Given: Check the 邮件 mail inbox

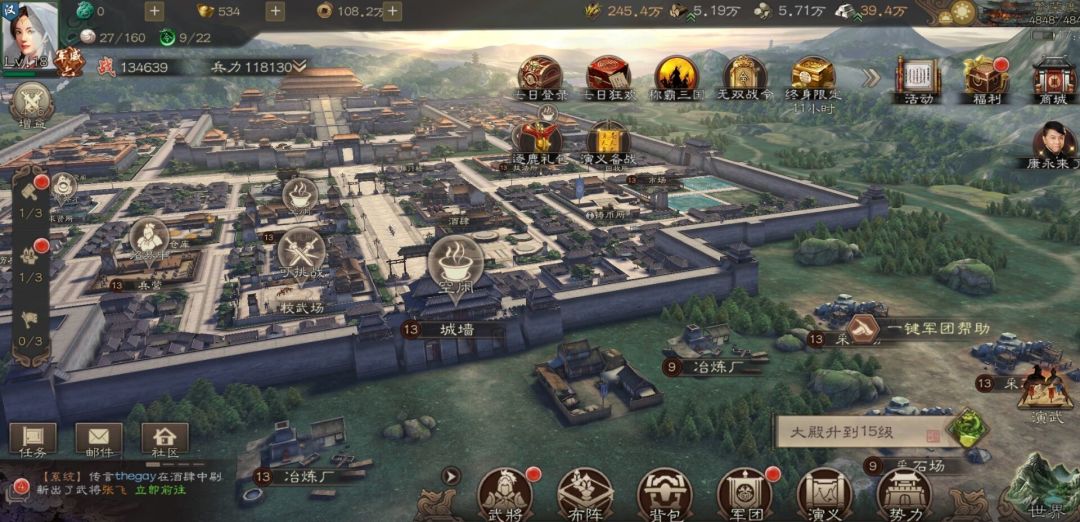Looking at the screenshot, I should 98,440.
